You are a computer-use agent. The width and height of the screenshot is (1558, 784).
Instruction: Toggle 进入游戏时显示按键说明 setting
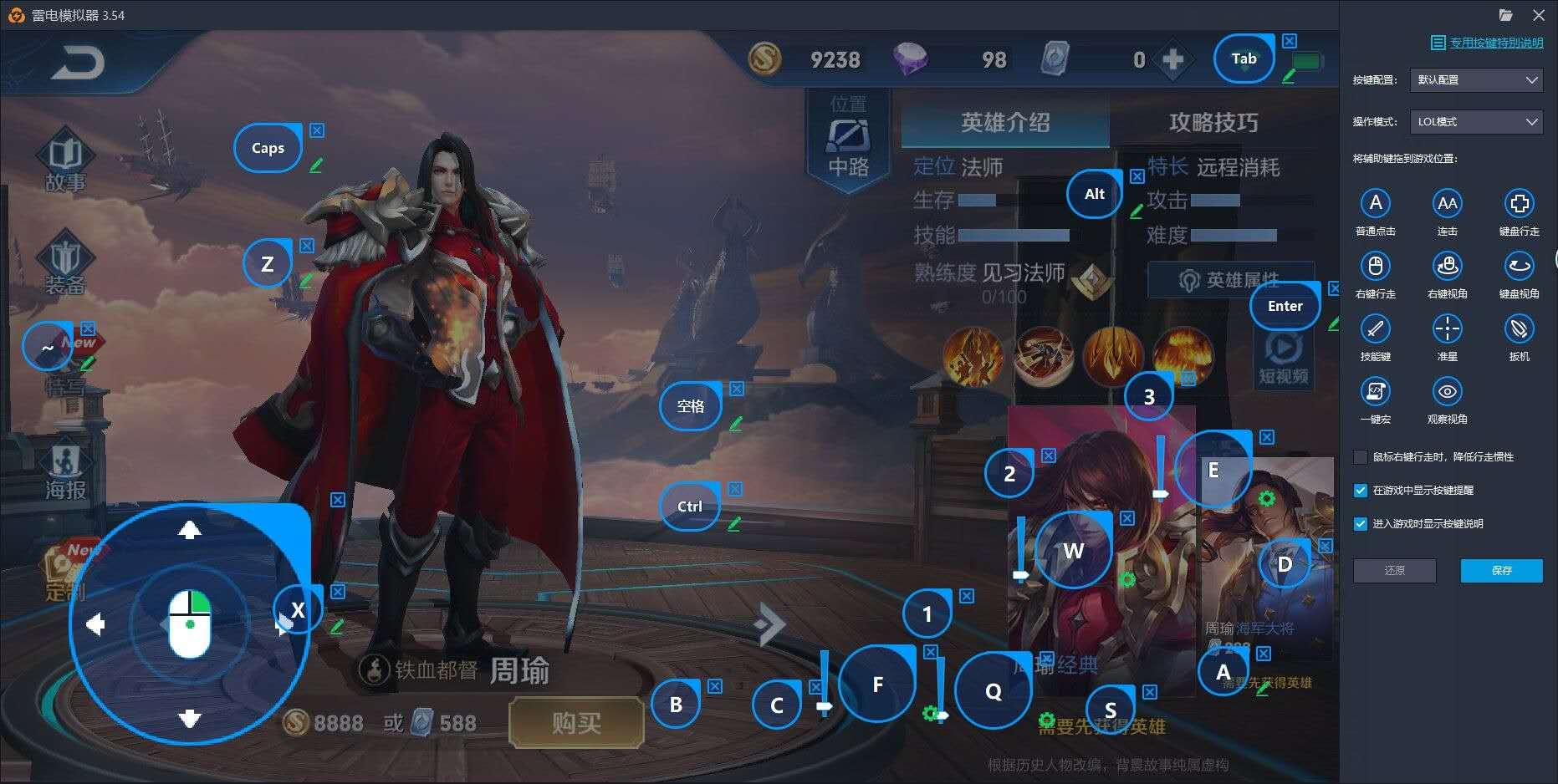pos(1361,524)
